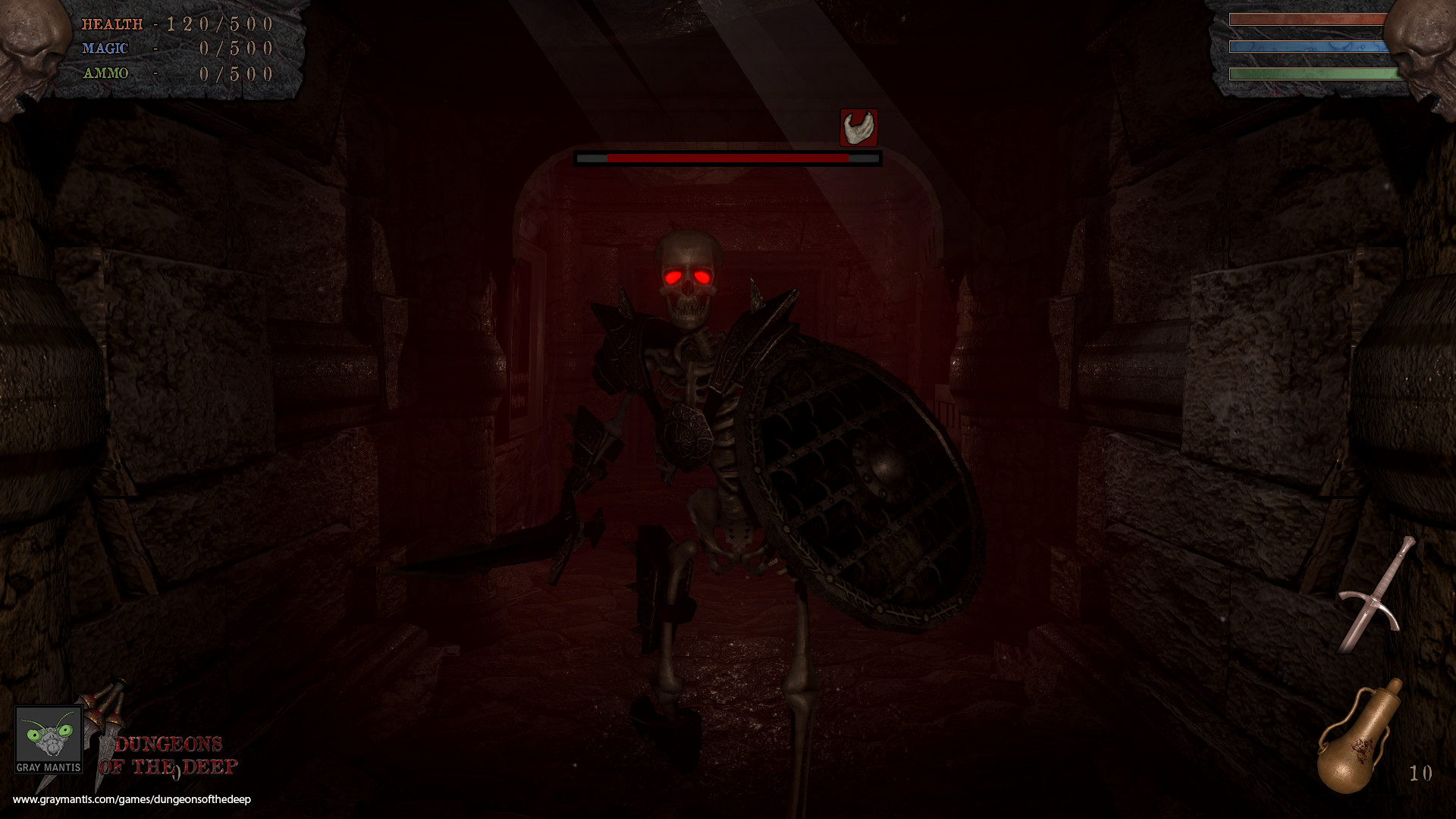Click the glowing red eyes of the skeleton
The height and width of the screenshot is (819, 1456).
(686, 277)
